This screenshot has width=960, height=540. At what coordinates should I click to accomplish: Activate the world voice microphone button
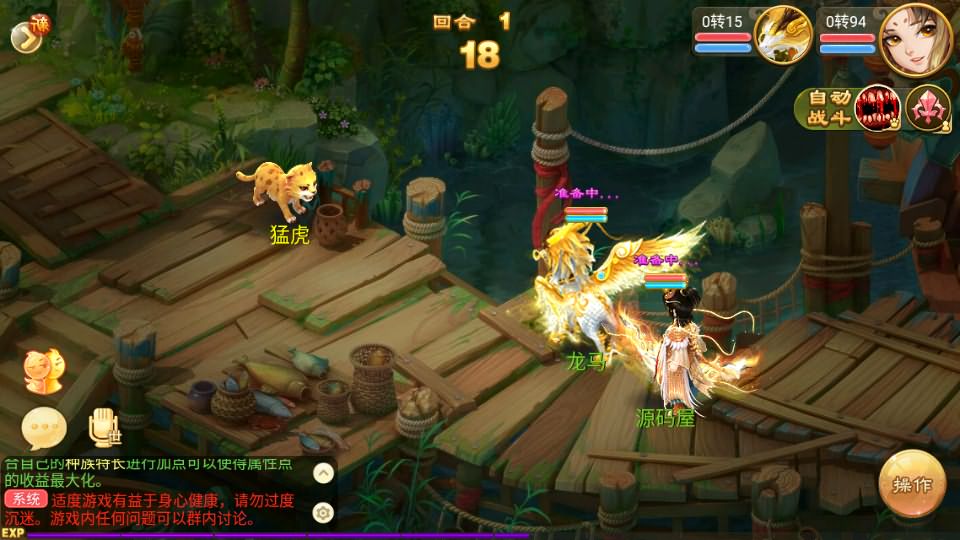(103, 427)
